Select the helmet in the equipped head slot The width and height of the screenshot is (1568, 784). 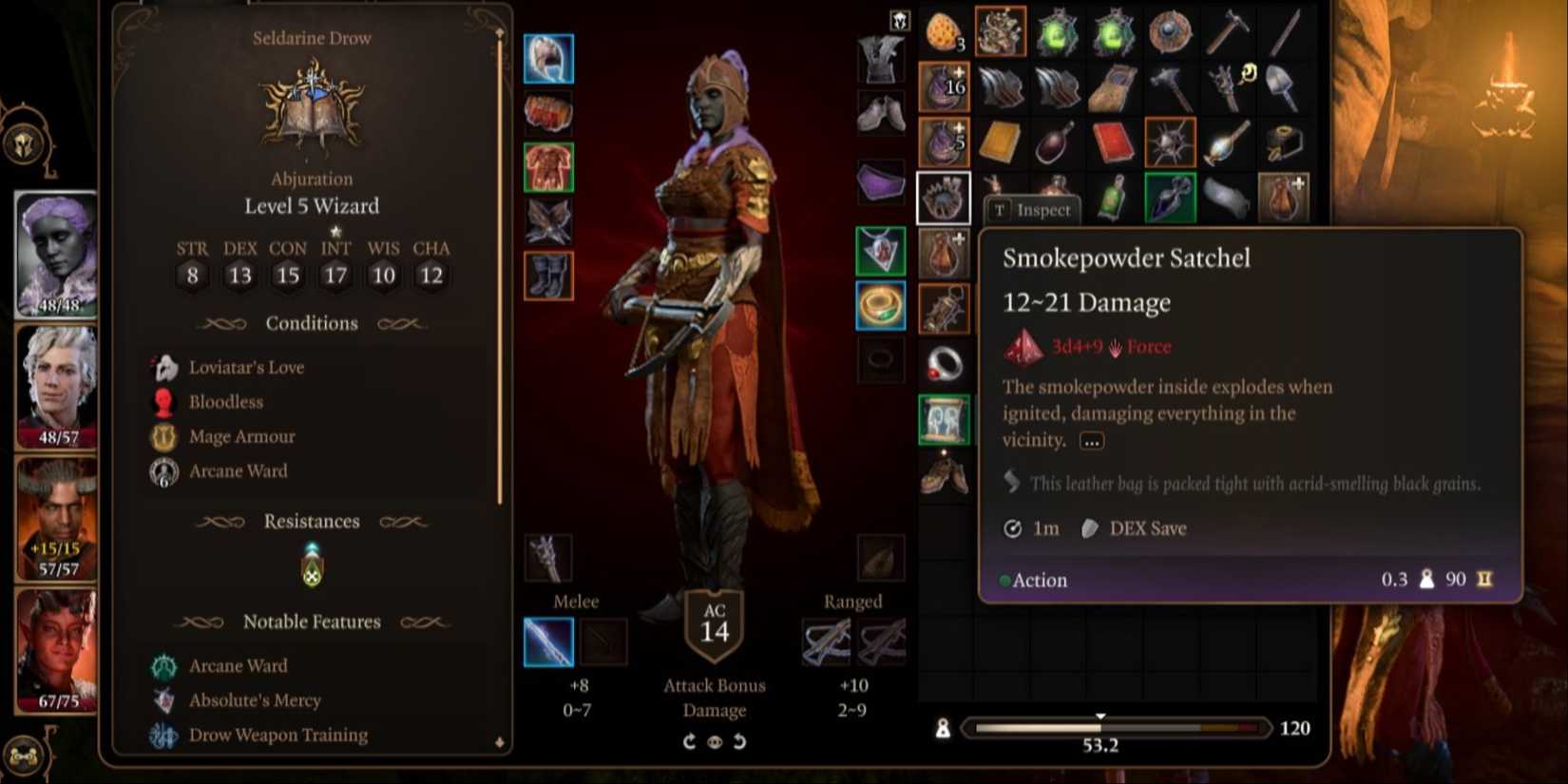point(548,57)
